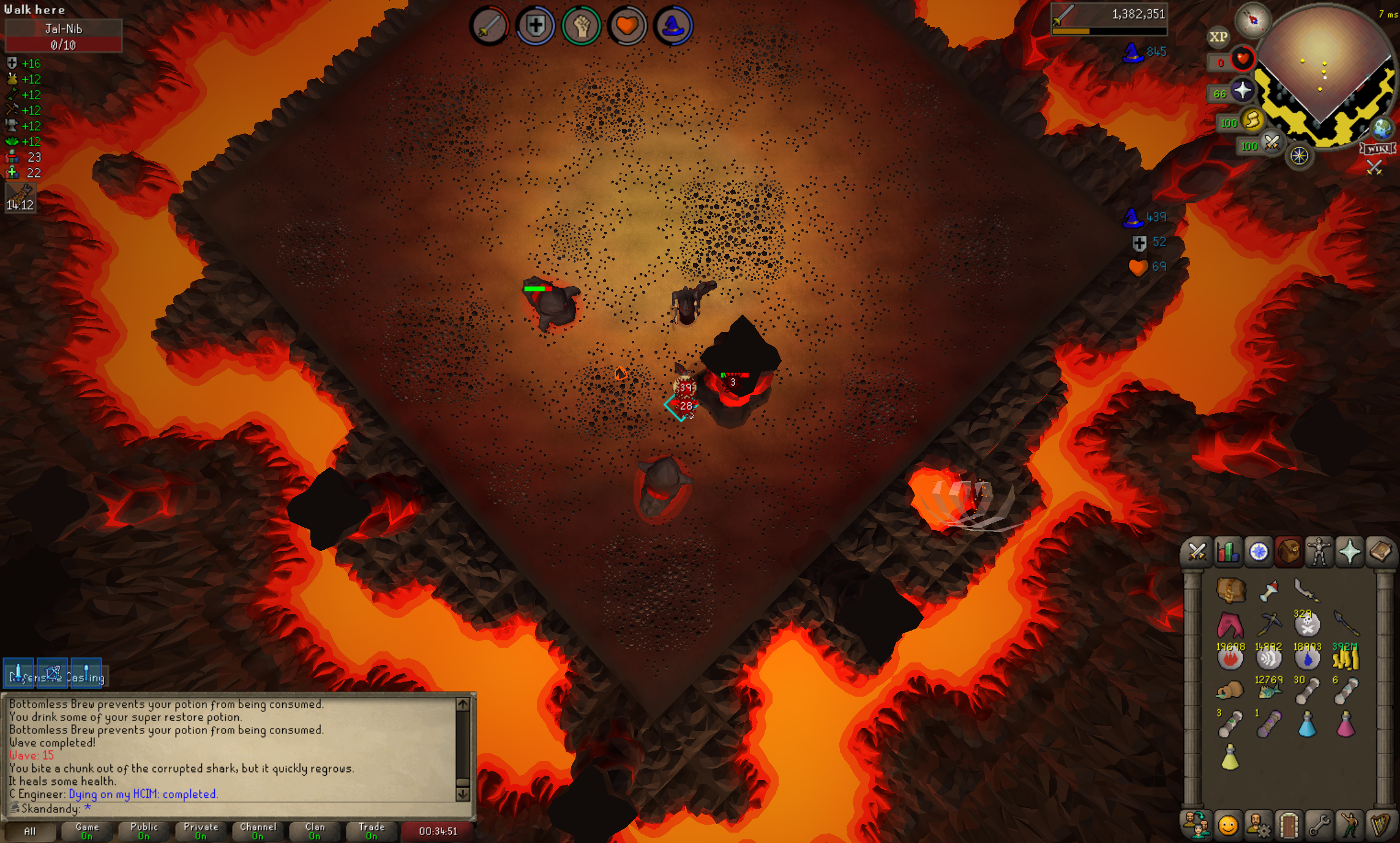This screenshot has width=1400, height=843.
Task: Select the Game chat tab
Action: [87, 831]
